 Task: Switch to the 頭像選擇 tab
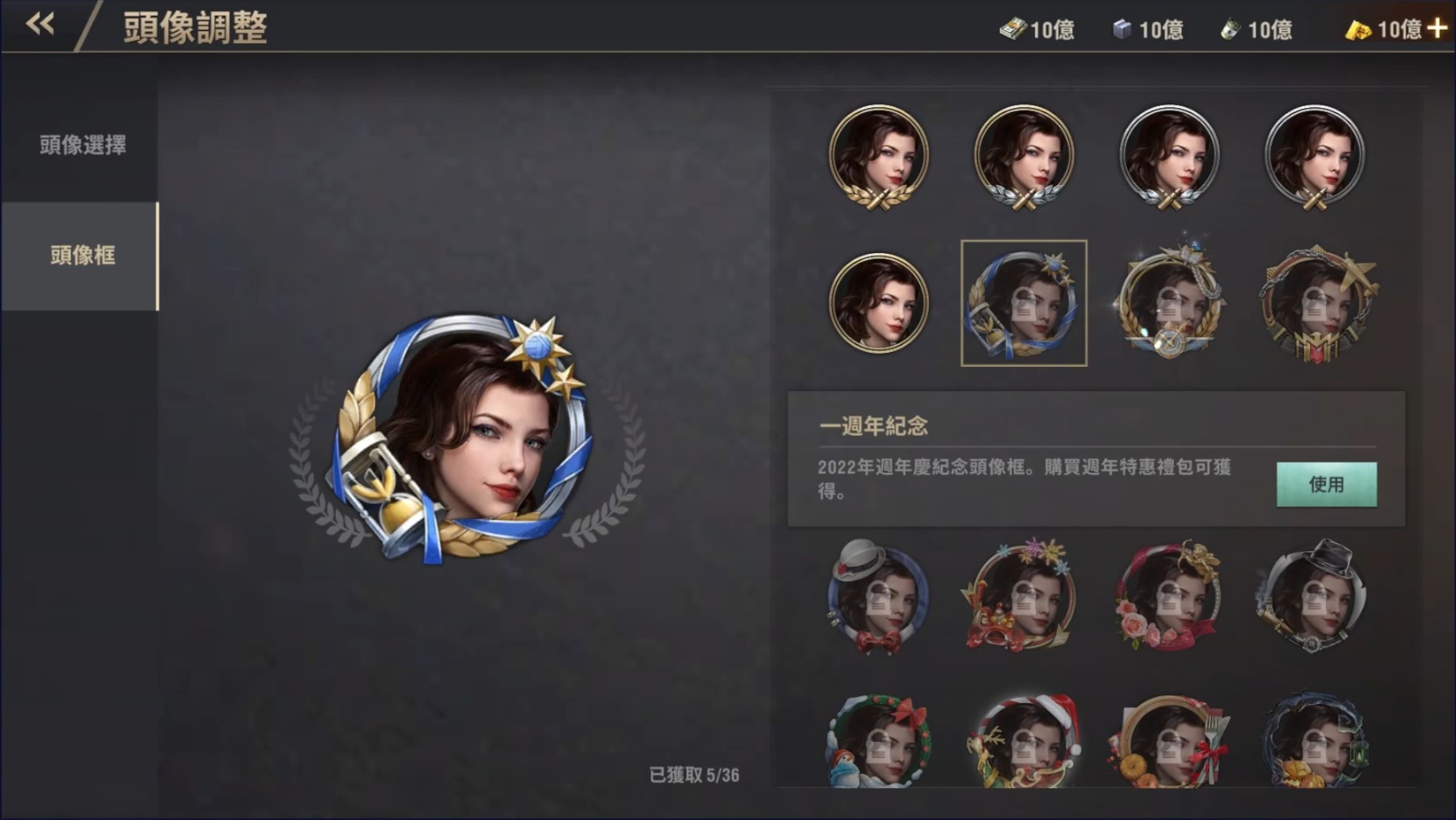click(x=81, y=145)
